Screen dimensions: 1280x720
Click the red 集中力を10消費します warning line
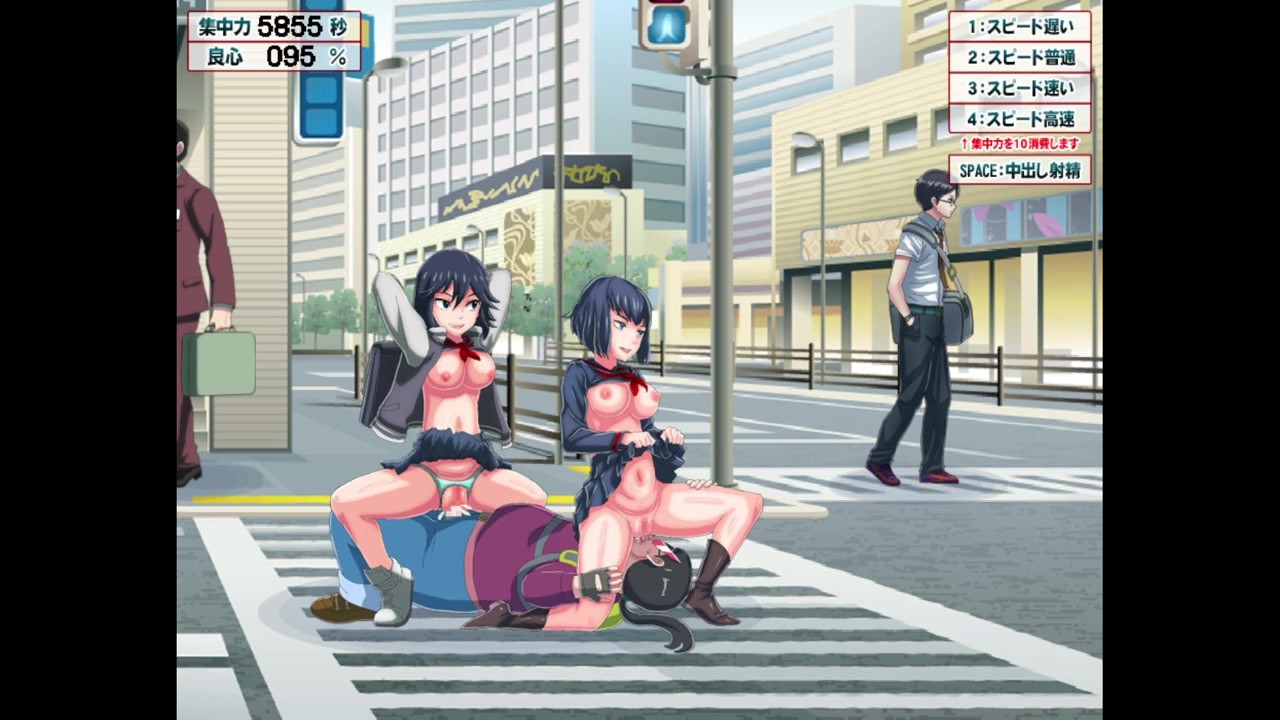[1018, 143]
